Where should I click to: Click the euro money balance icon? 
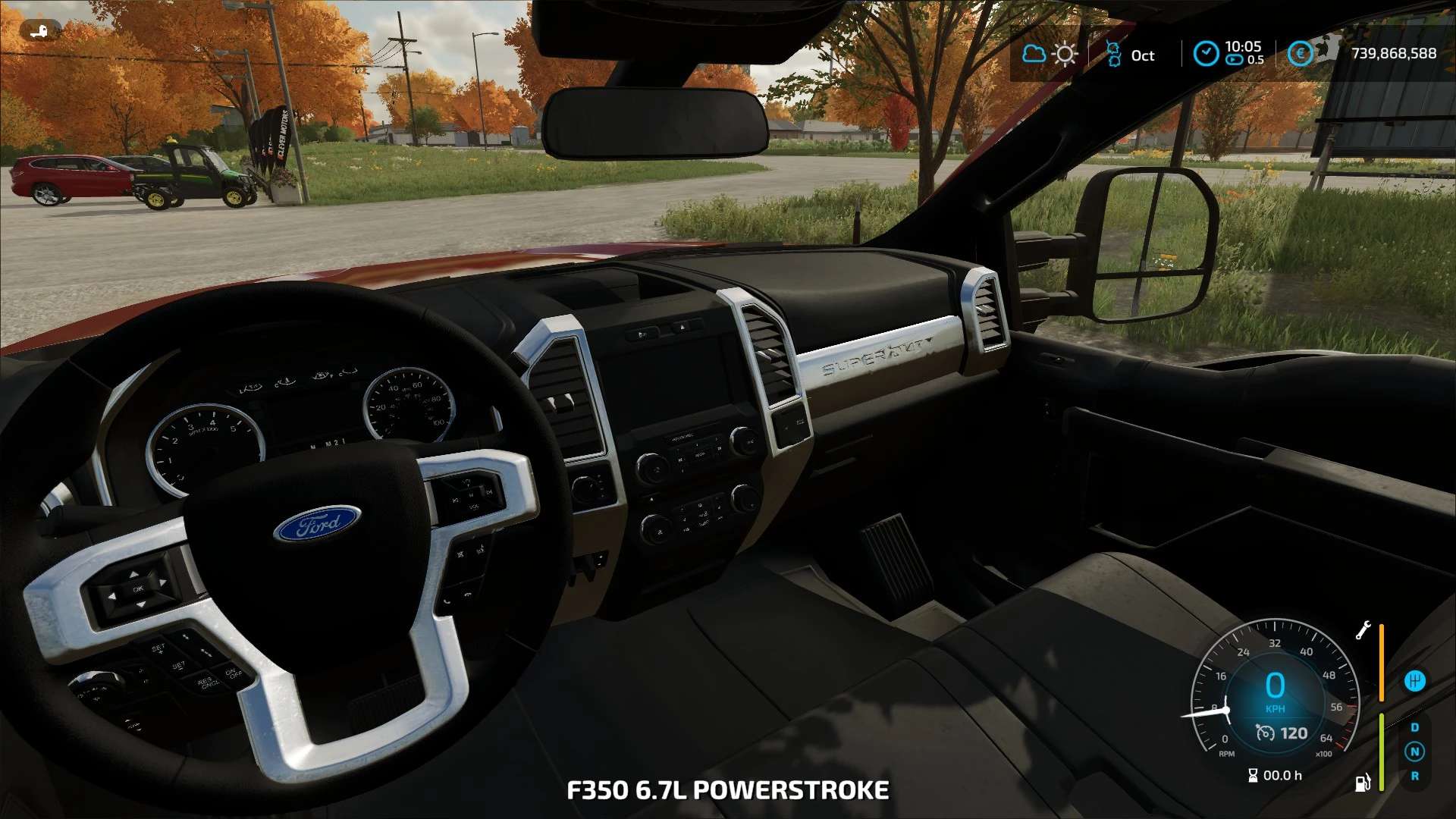[x=1300, y=54]
